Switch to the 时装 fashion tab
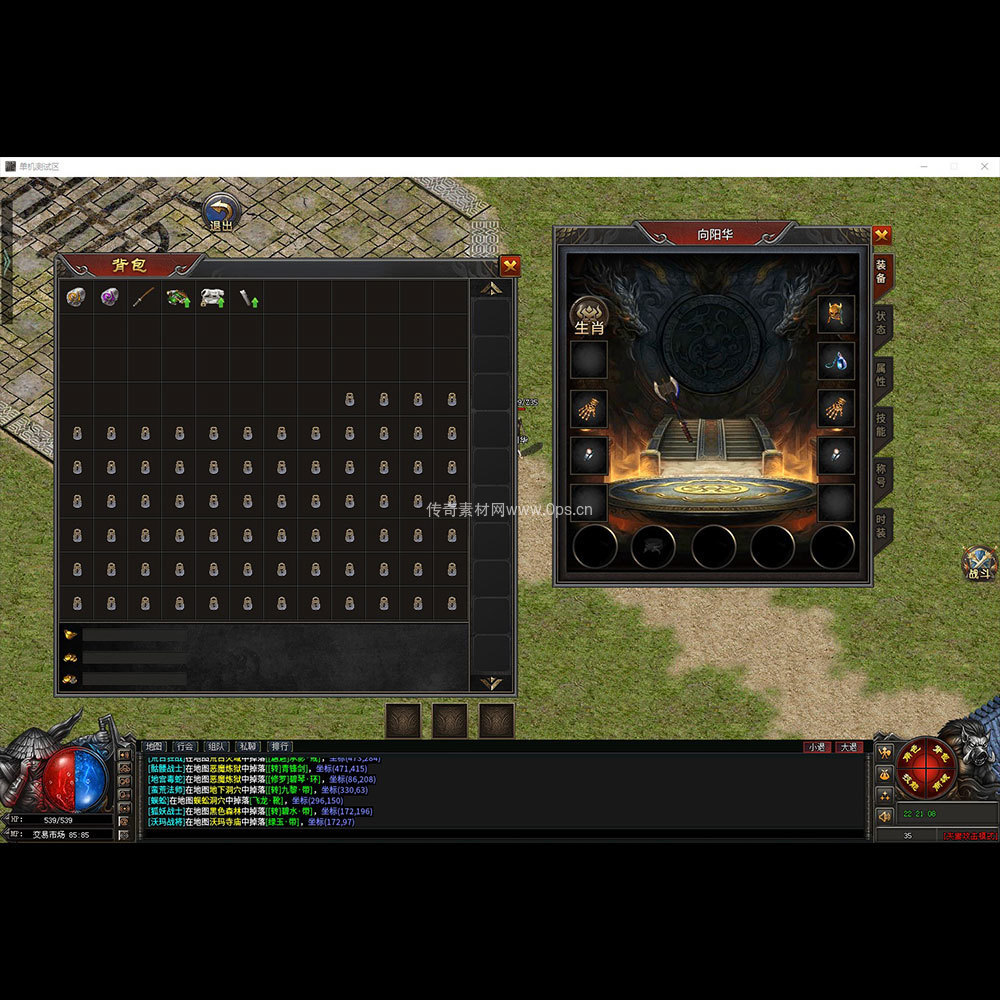 (881, 524)
